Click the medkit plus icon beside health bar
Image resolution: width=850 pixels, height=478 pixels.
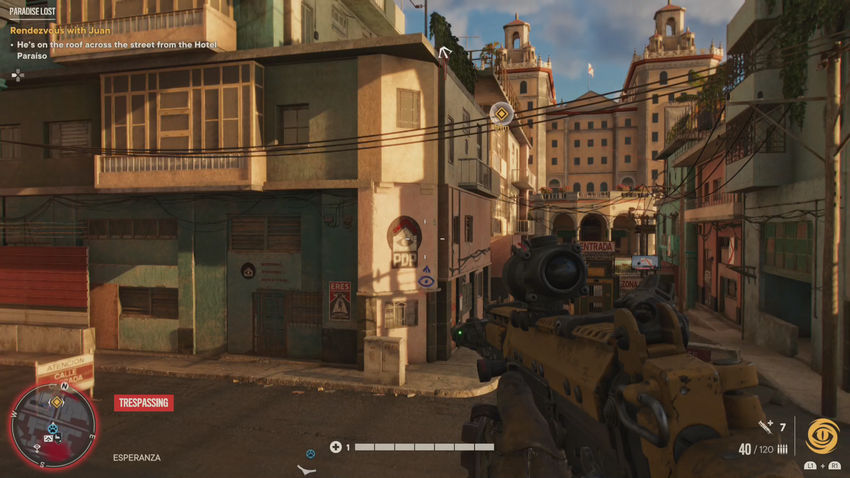point(336,447)
